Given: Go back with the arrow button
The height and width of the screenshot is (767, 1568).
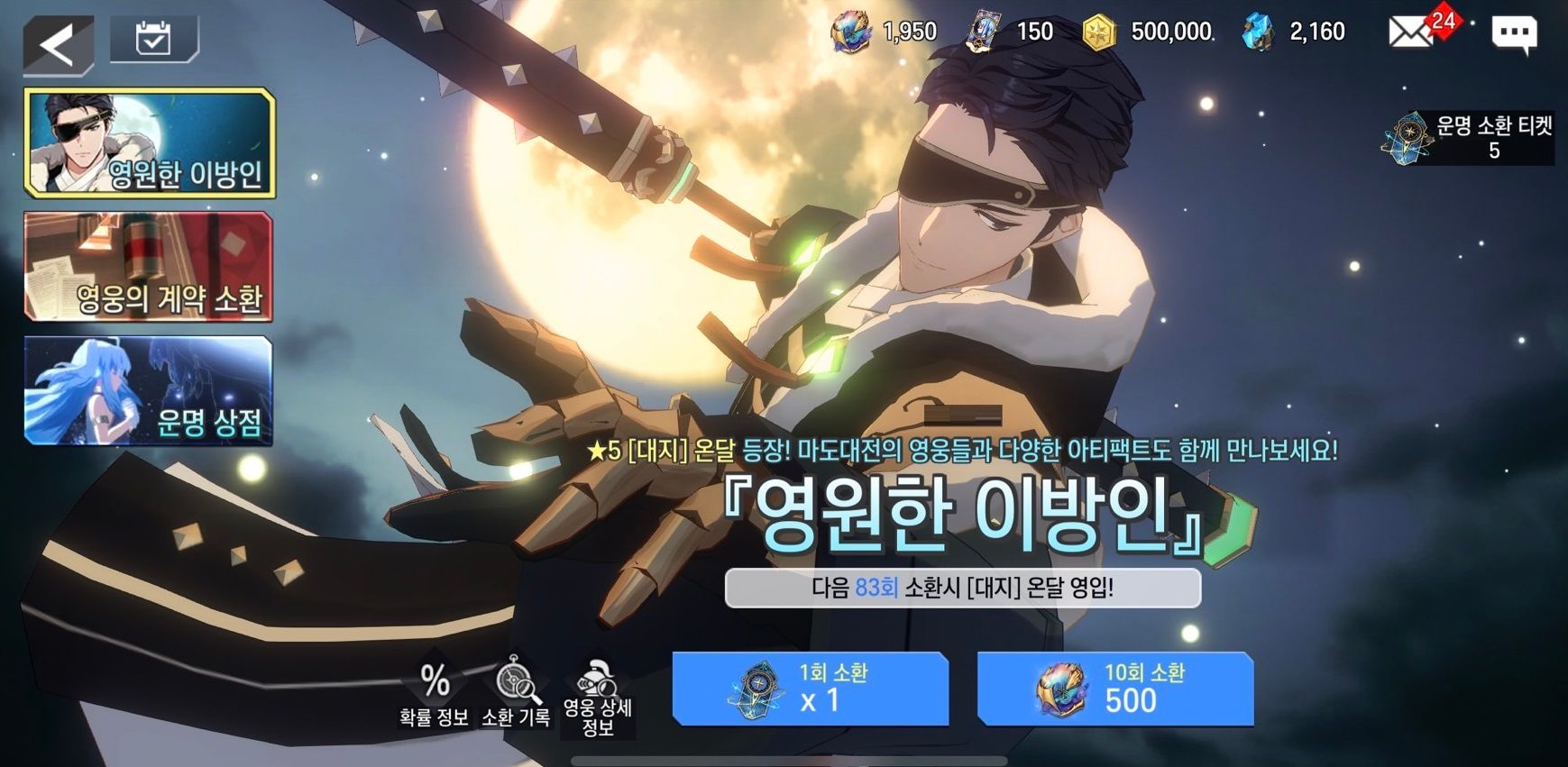Looking at the screenshot, I should click(x=58, y=44).
